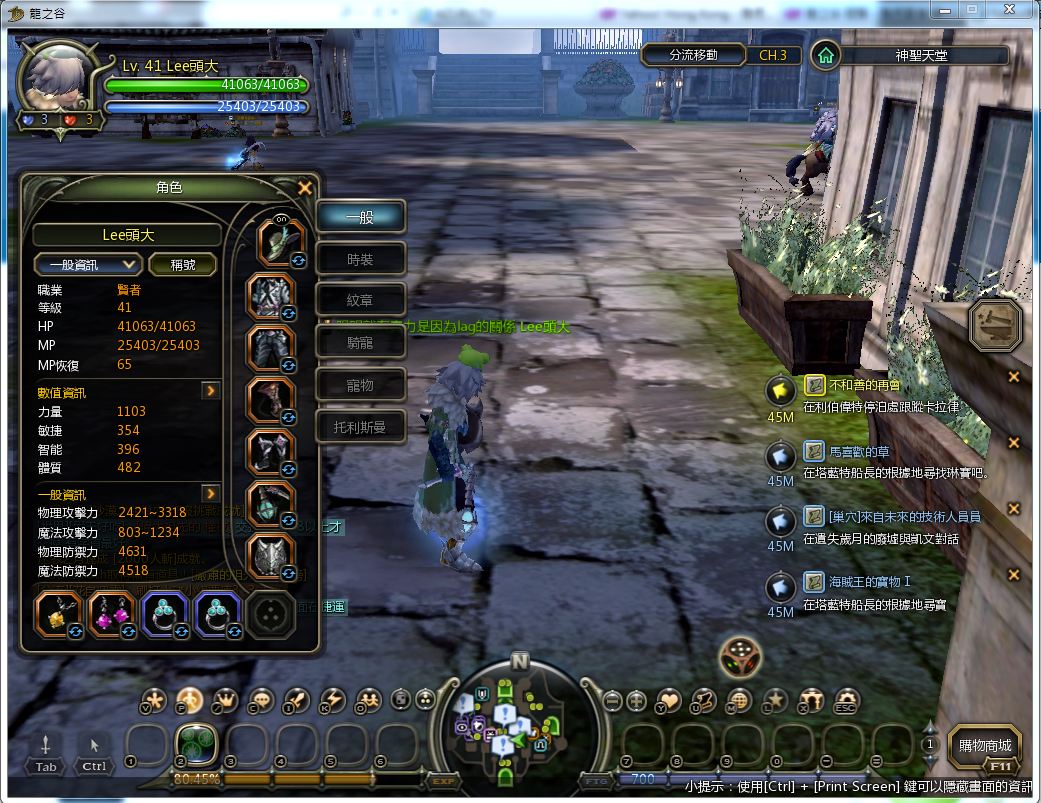Select the yellow gem necklace slot
The width and height of the screenshot is (1041, 803).
(59, 615)
